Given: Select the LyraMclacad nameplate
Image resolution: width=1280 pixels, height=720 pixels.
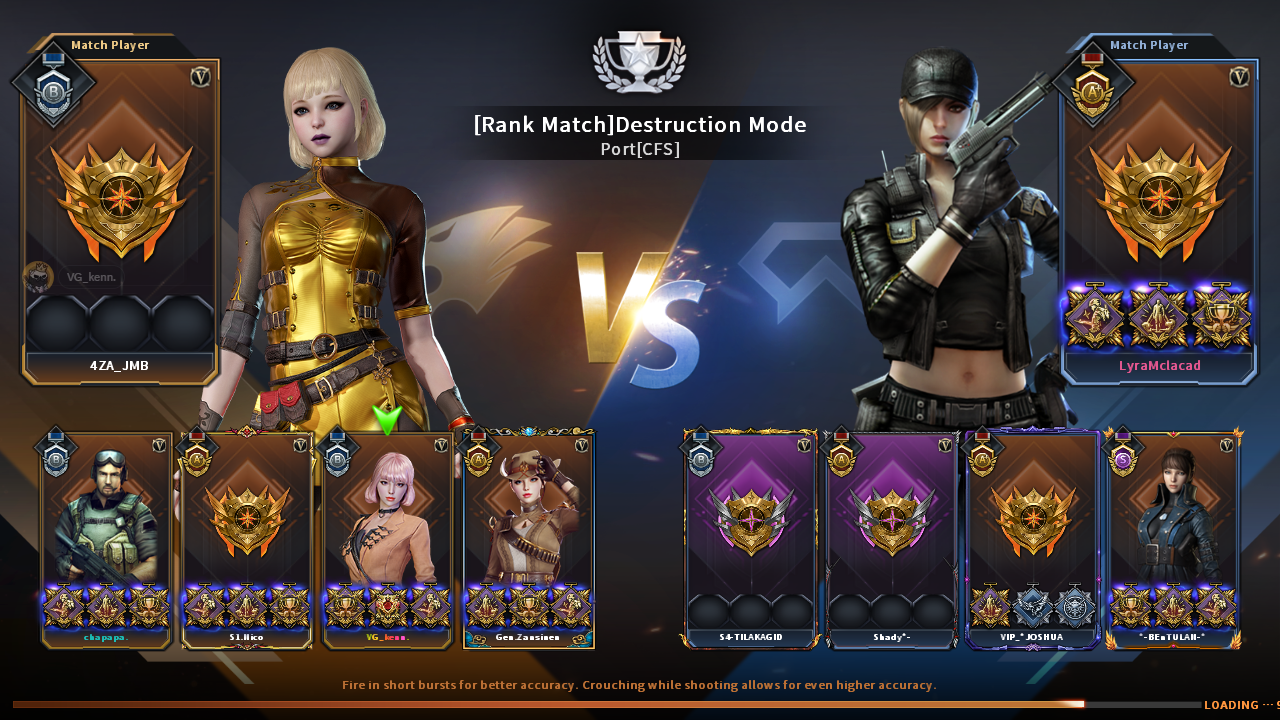Looking at the screenshot, I should coord(1159,366).
